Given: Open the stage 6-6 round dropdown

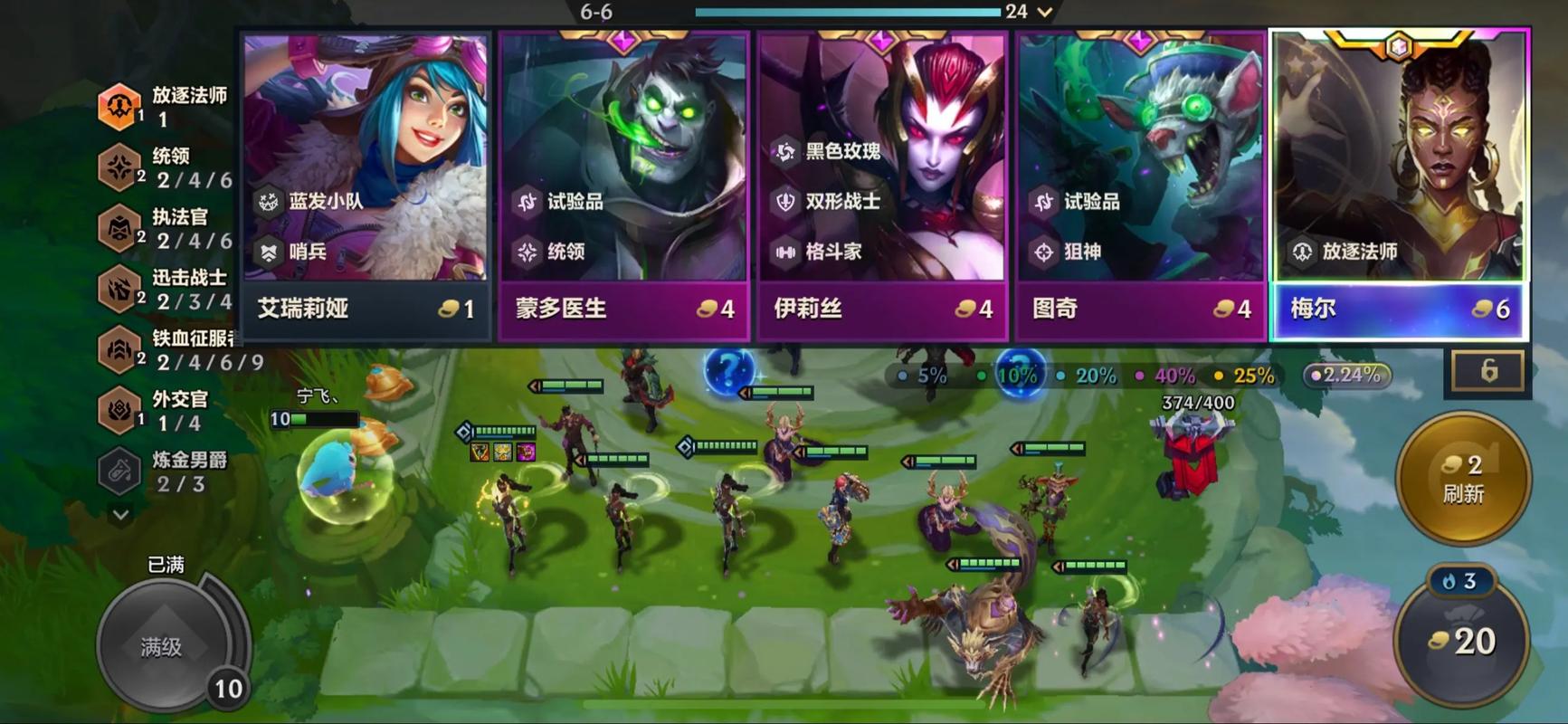Looking at the screenshot, I should 1045,12.
